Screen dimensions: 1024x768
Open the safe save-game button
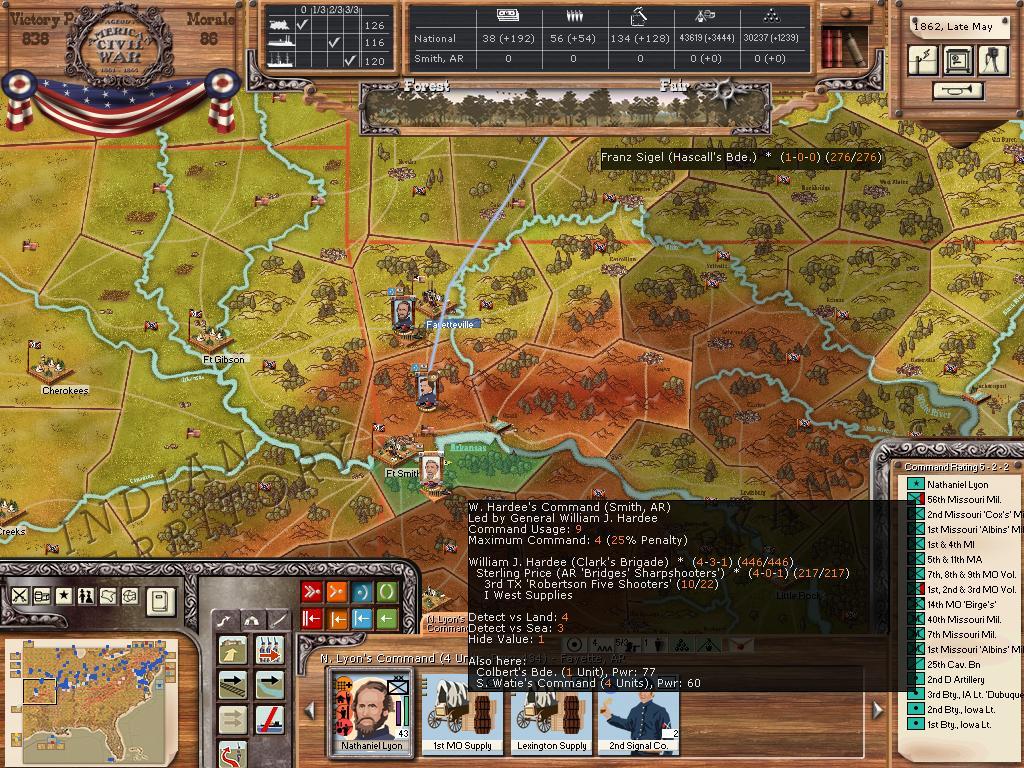click(x=958, y=61)
